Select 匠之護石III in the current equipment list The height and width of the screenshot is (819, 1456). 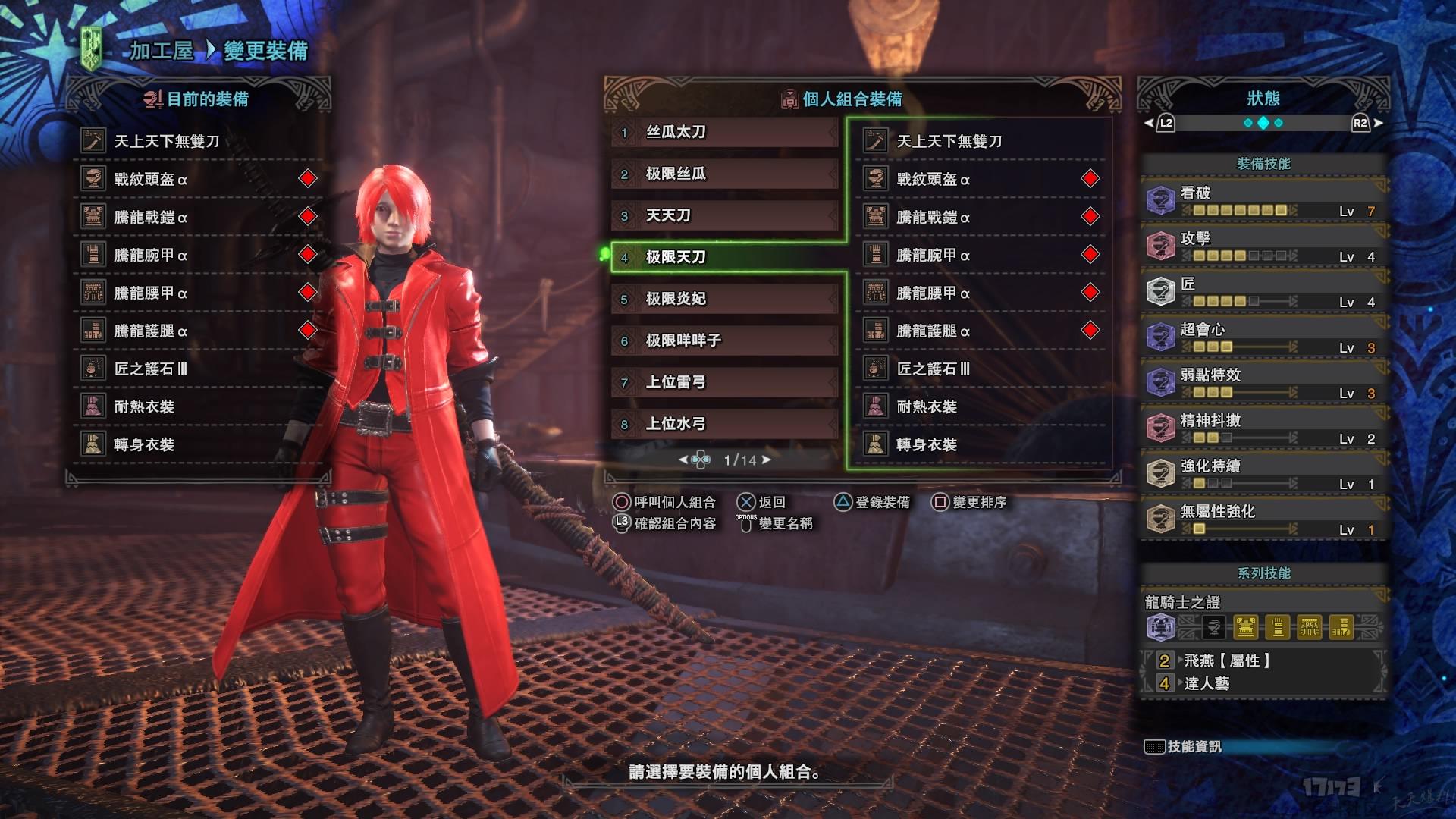pos(150,369)
